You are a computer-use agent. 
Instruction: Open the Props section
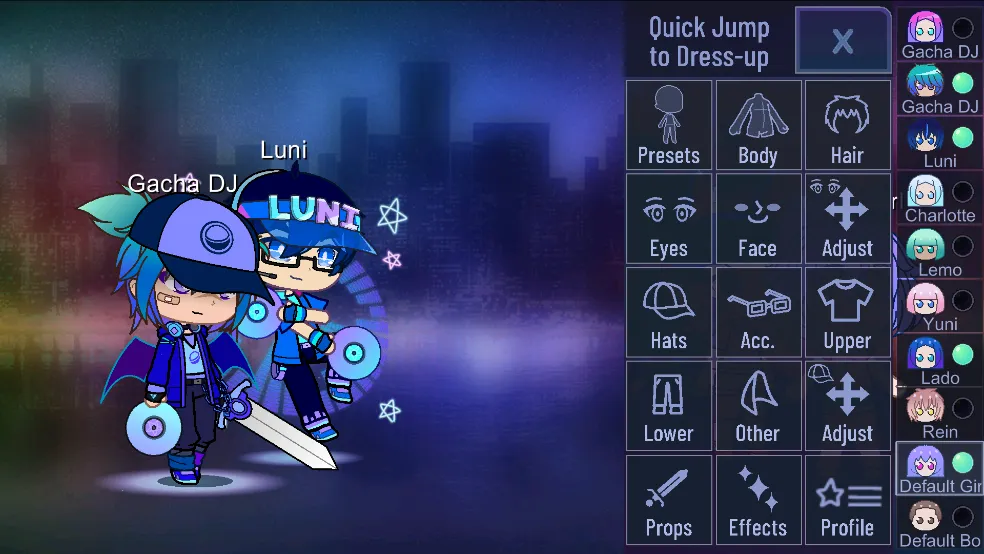668,499
